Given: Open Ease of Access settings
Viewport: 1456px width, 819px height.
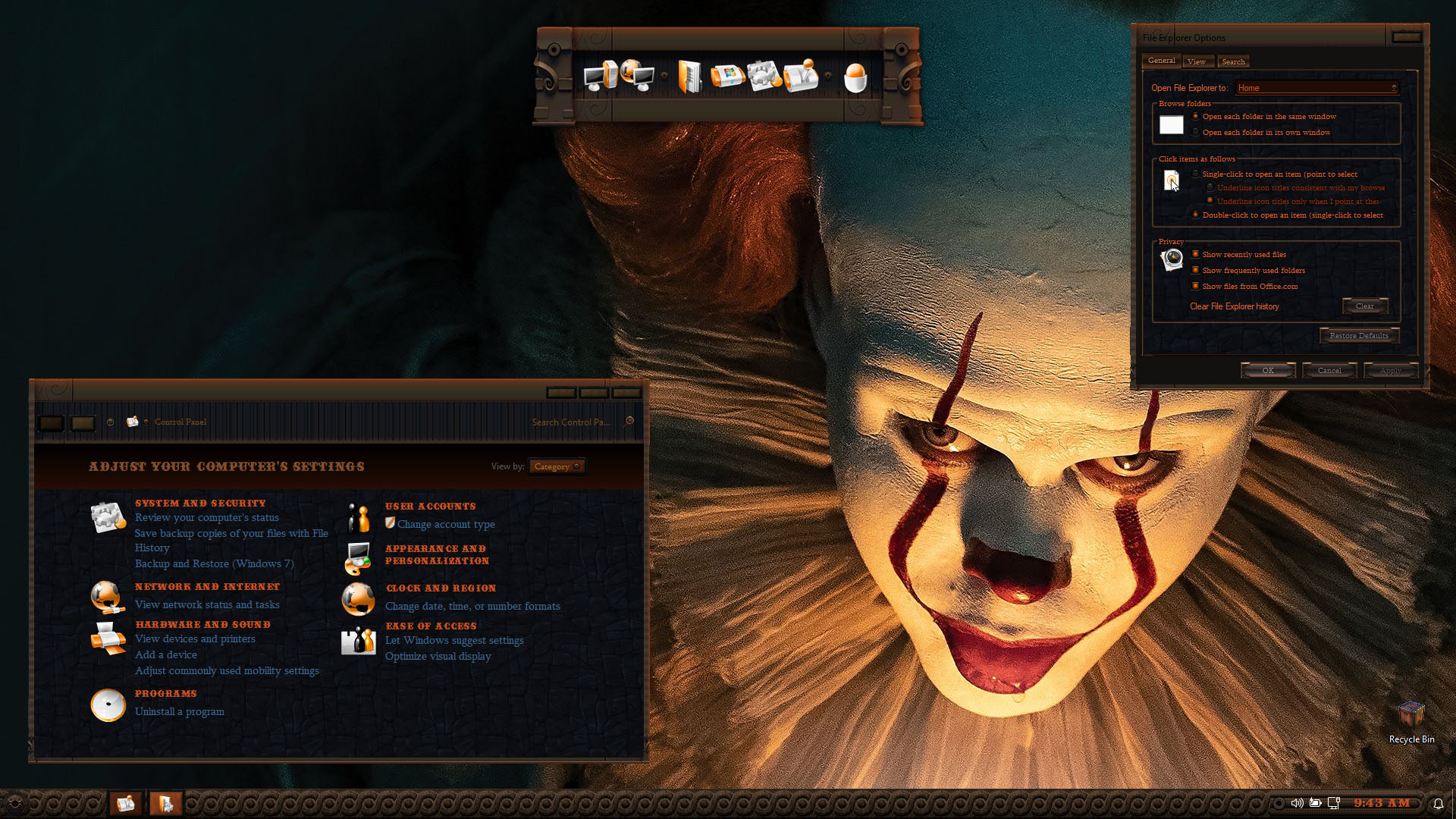Looking at the screenshot, I should coord(431,626).
